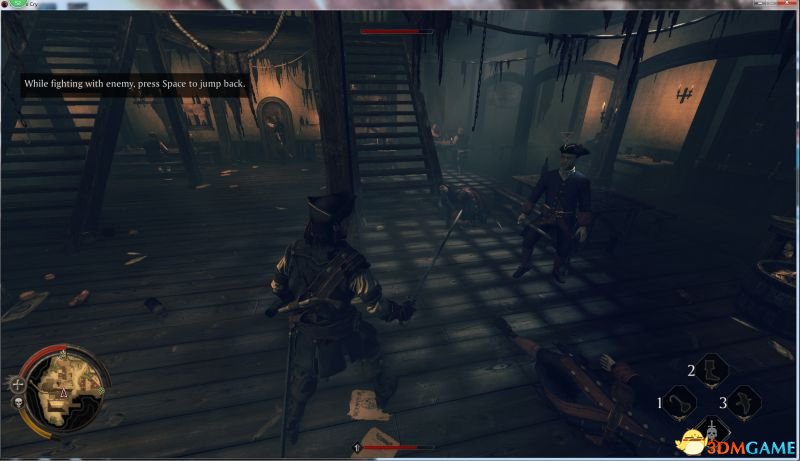Activate the hook ability in slot 1
Viewport: 800px width, 461px height.
click(681, 404)
